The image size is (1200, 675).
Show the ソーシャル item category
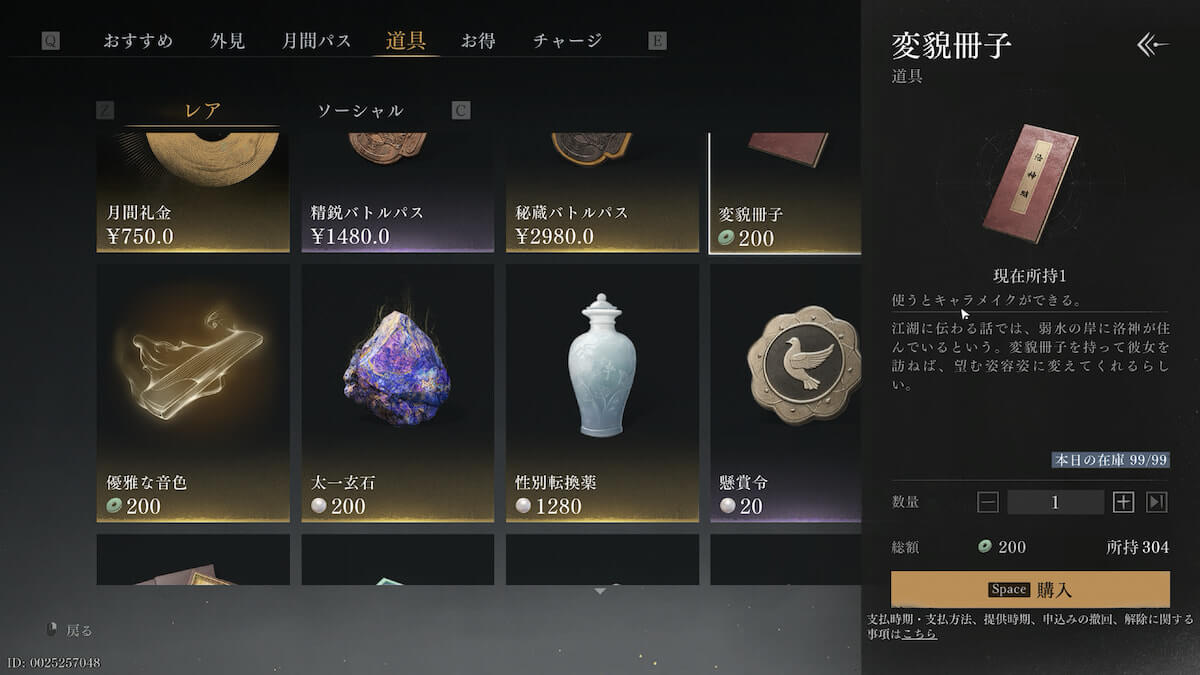[x=360, y=111]
